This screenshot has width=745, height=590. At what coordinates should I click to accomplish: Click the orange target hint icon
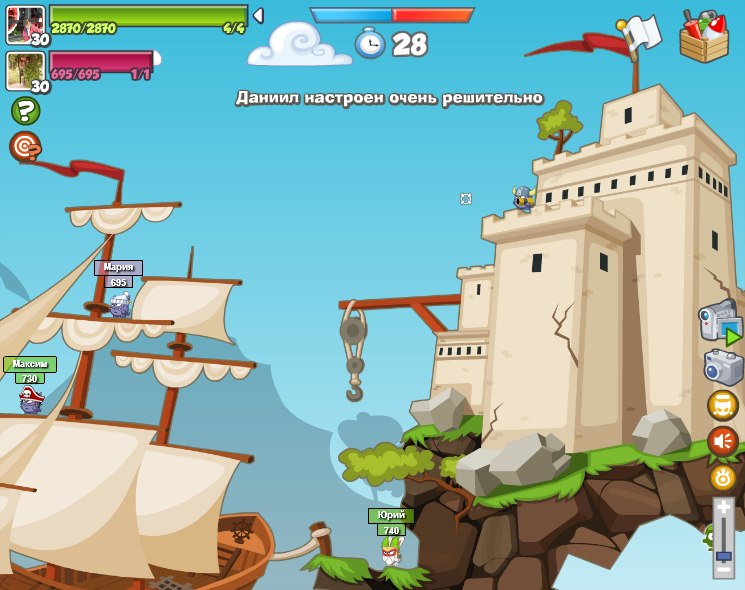(x=25, y=147)
